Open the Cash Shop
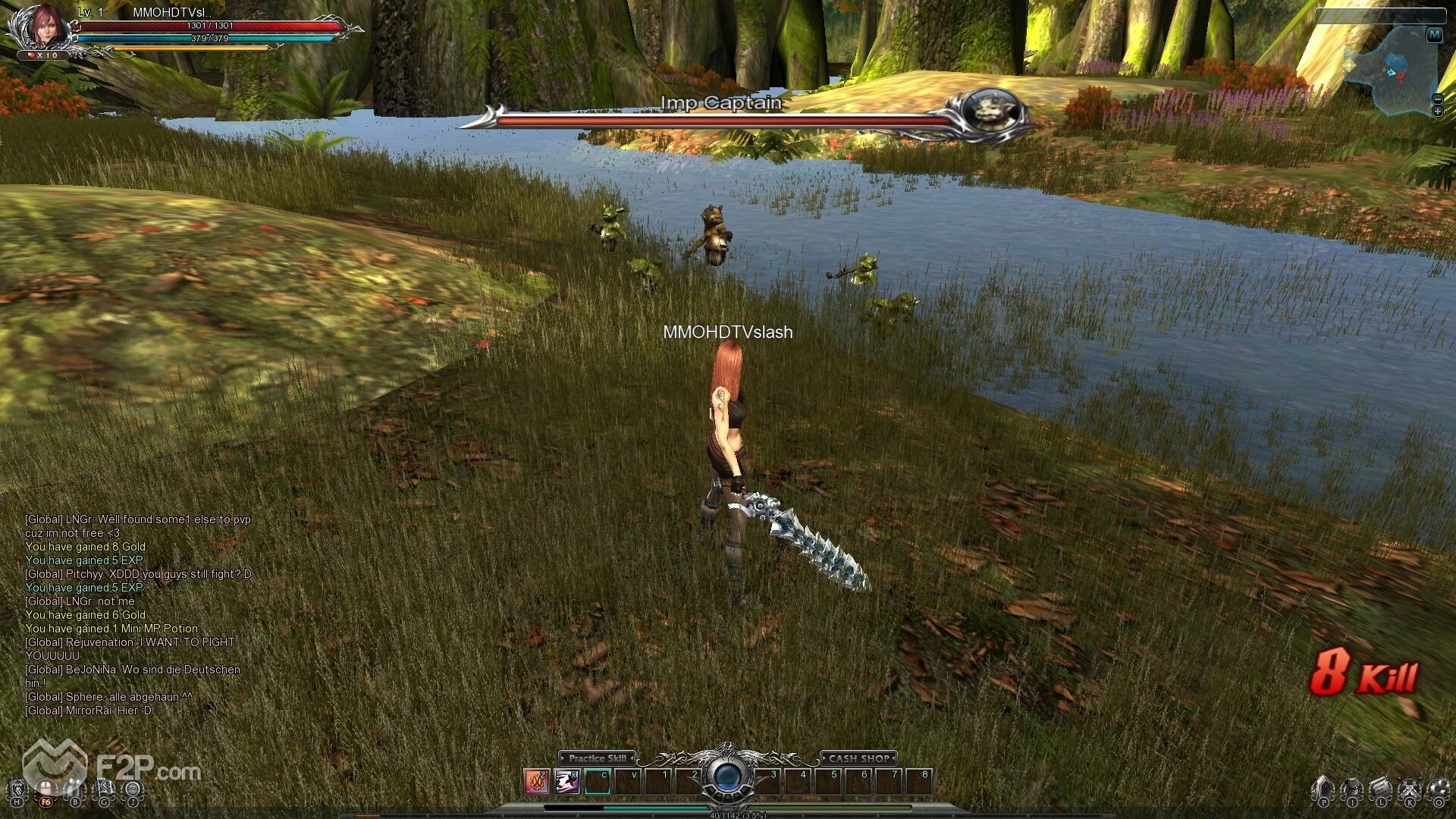Viewport: 1456px width, 819px height. tap(858, 758)
